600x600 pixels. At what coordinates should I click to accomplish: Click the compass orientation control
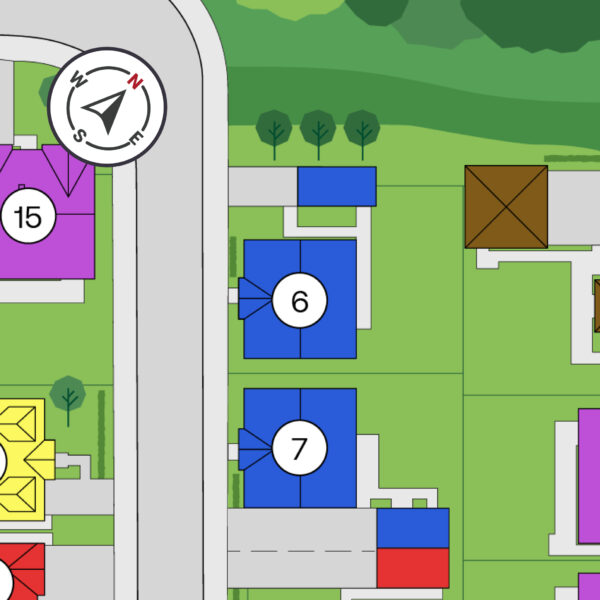107,107
